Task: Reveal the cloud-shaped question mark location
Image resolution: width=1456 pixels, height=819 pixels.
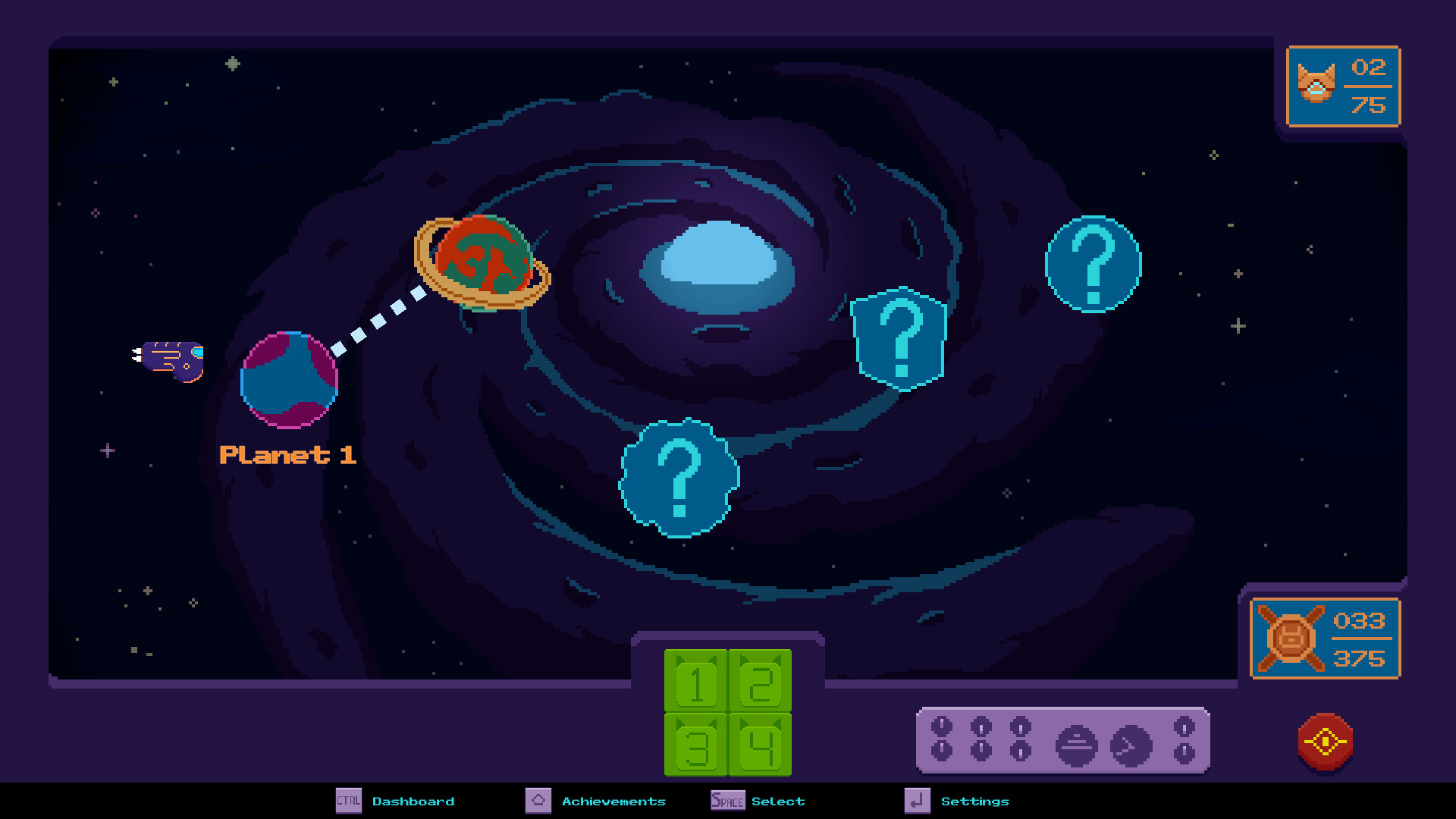Action: point(679,479)
